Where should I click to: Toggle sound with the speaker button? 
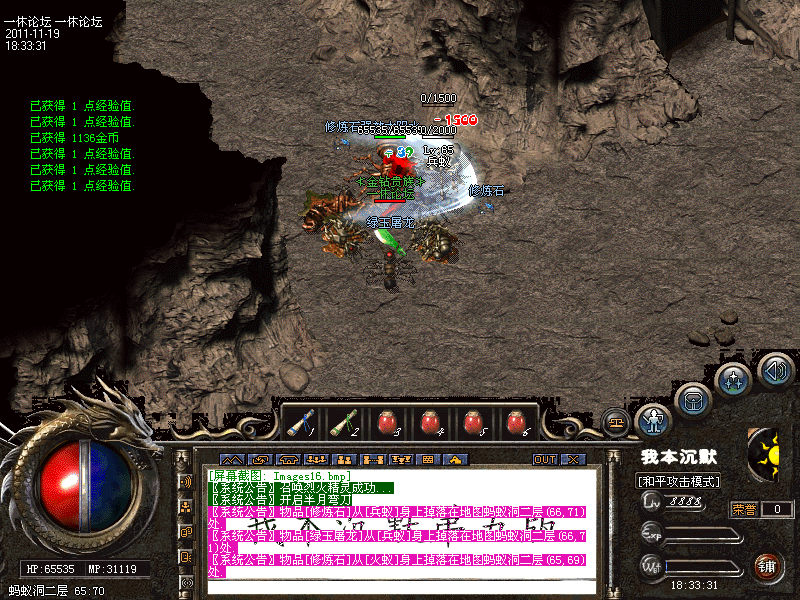[775, 371]
